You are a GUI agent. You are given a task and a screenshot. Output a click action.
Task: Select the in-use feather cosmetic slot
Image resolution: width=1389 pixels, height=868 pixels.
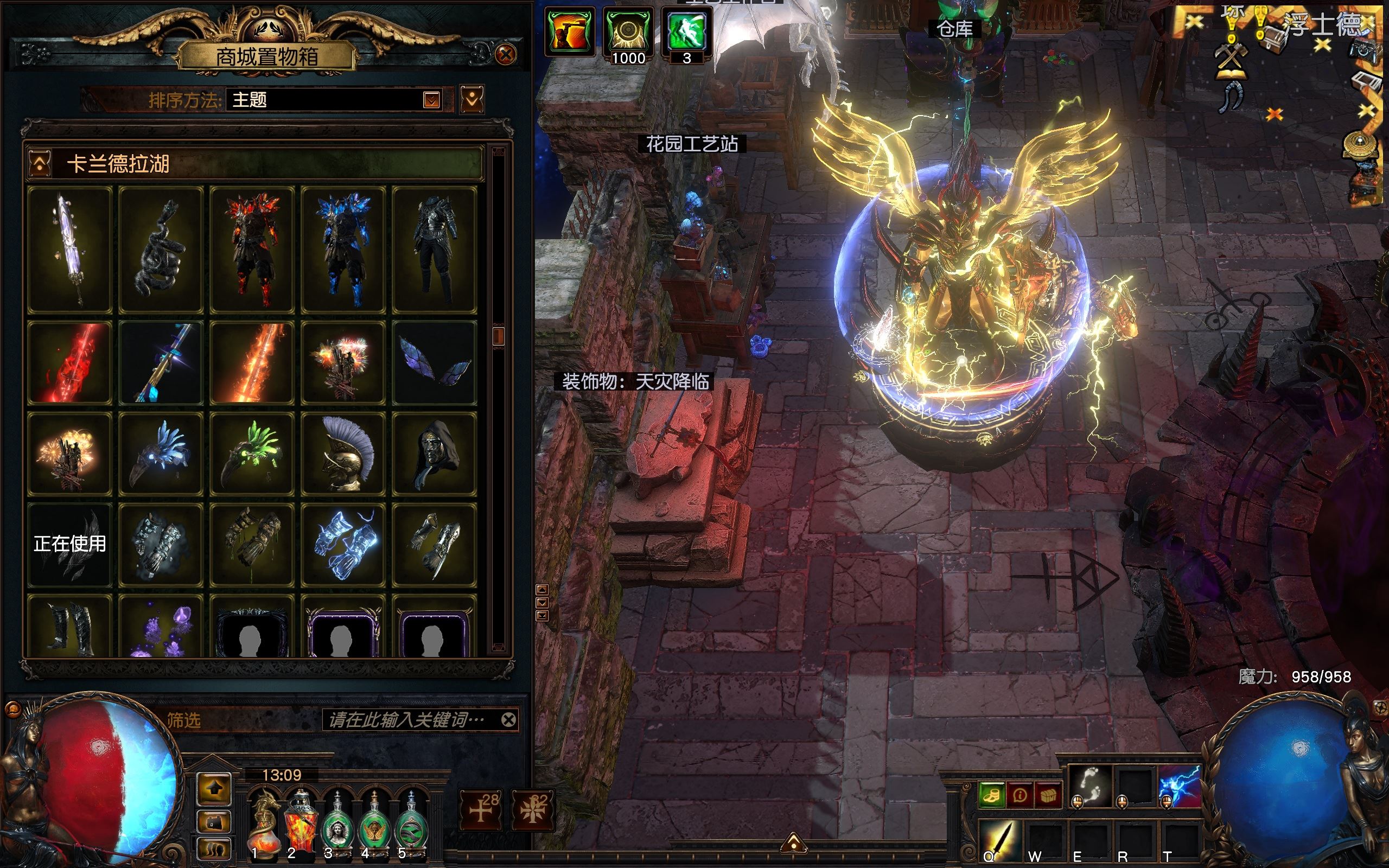[x=69, y=545]
